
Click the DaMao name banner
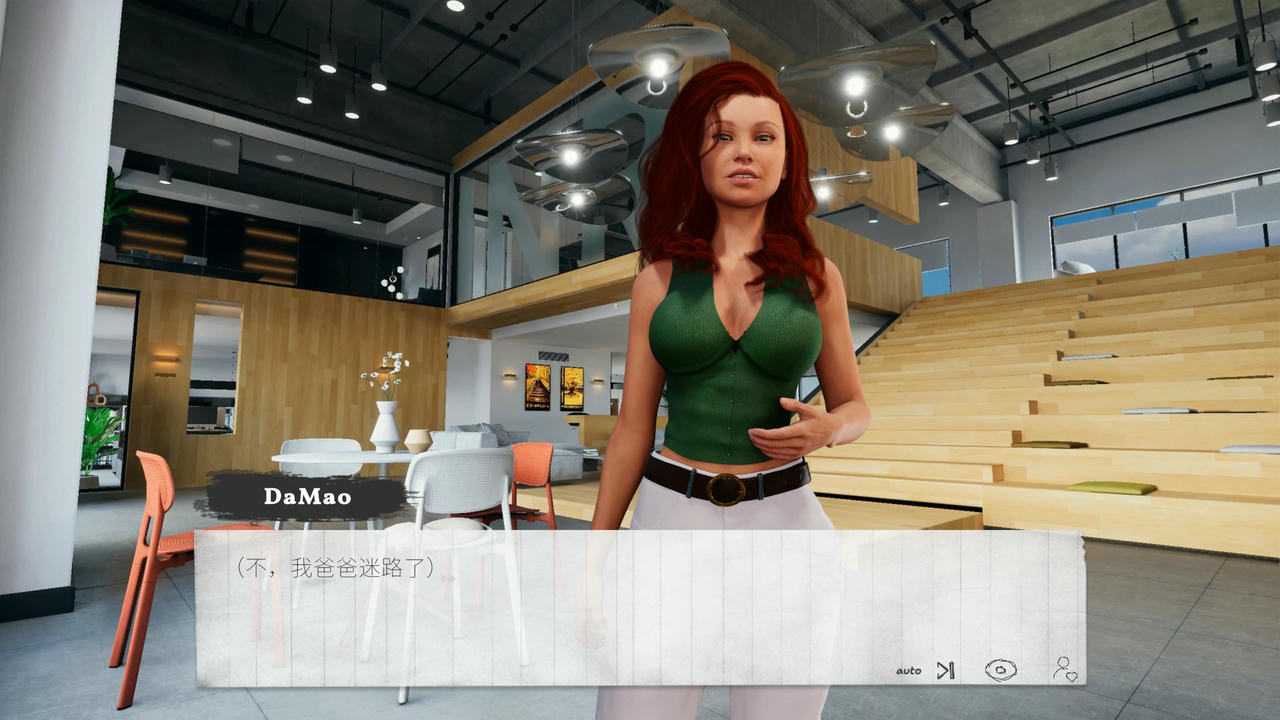pos(310,494)
